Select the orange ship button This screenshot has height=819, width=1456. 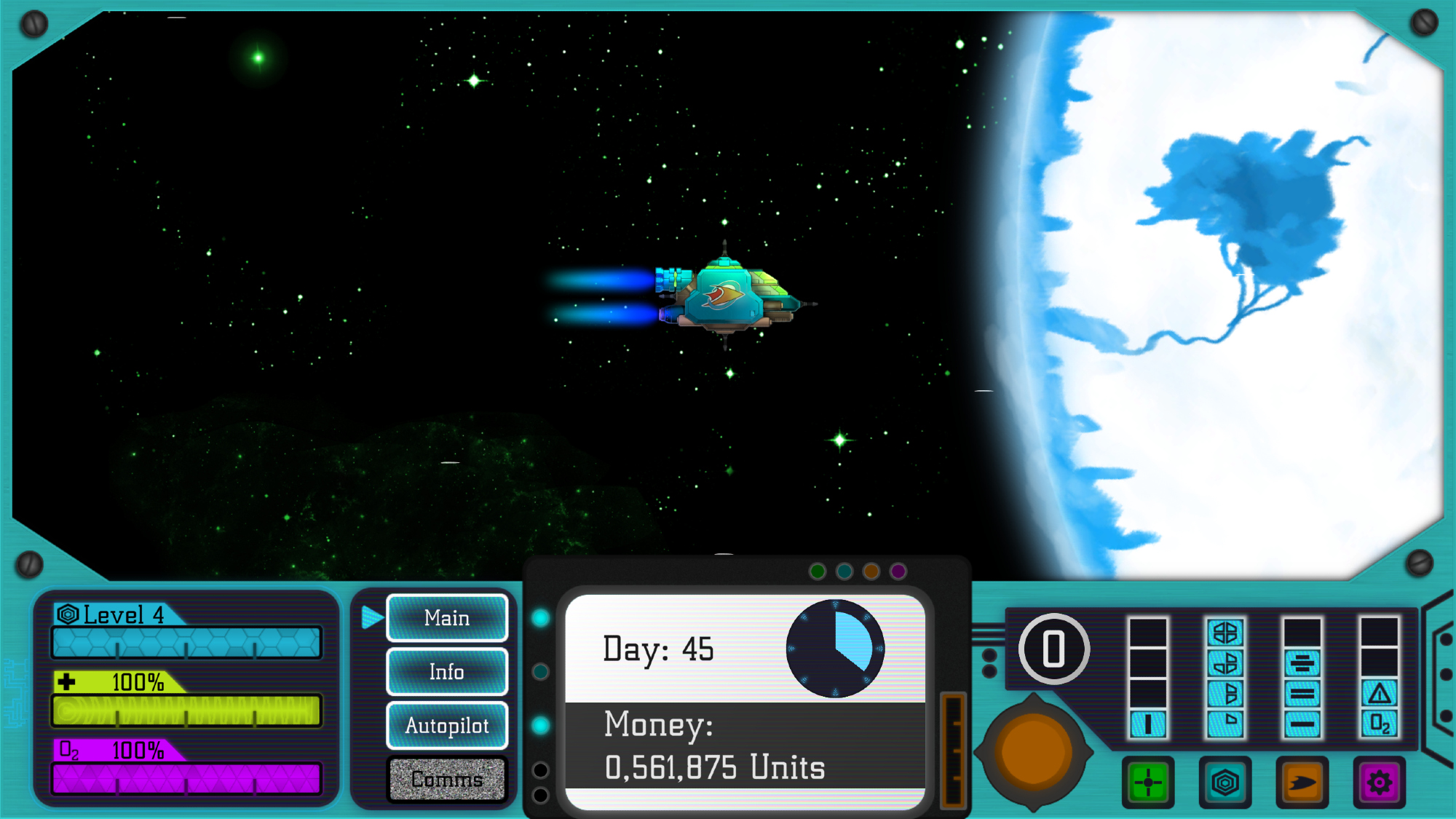(1302, 783)
